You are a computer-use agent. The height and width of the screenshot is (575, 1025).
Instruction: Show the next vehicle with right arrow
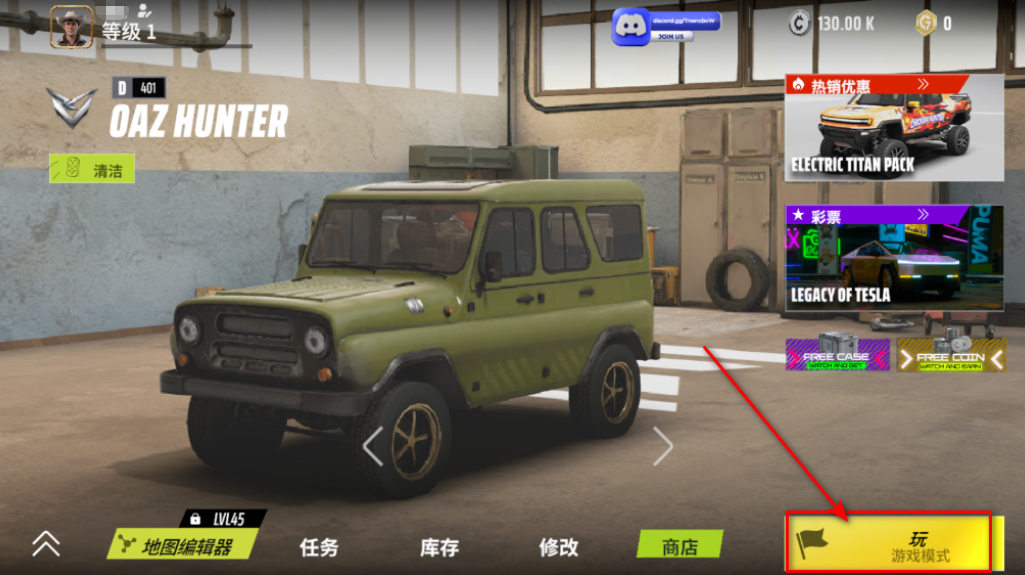click(x=662, y=446)
